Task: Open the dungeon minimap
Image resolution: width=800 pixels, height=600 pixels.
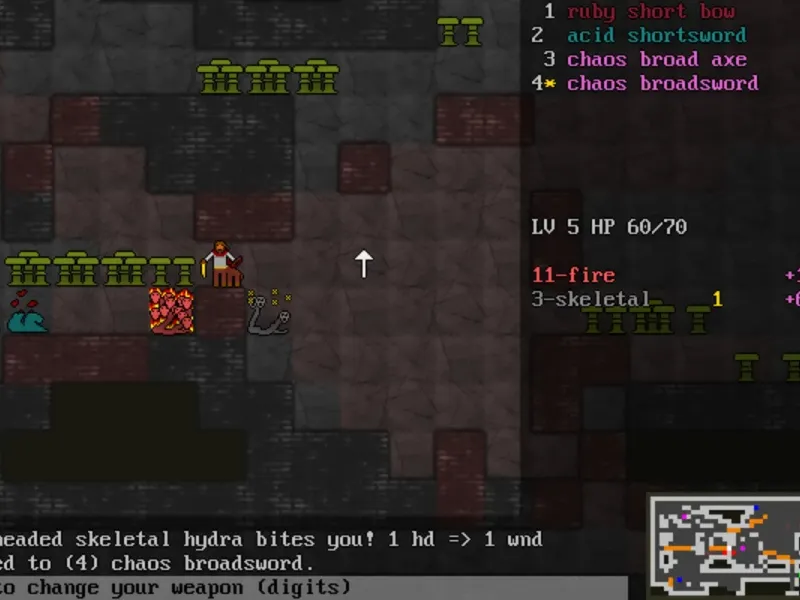Action: [x=724, y=546]
